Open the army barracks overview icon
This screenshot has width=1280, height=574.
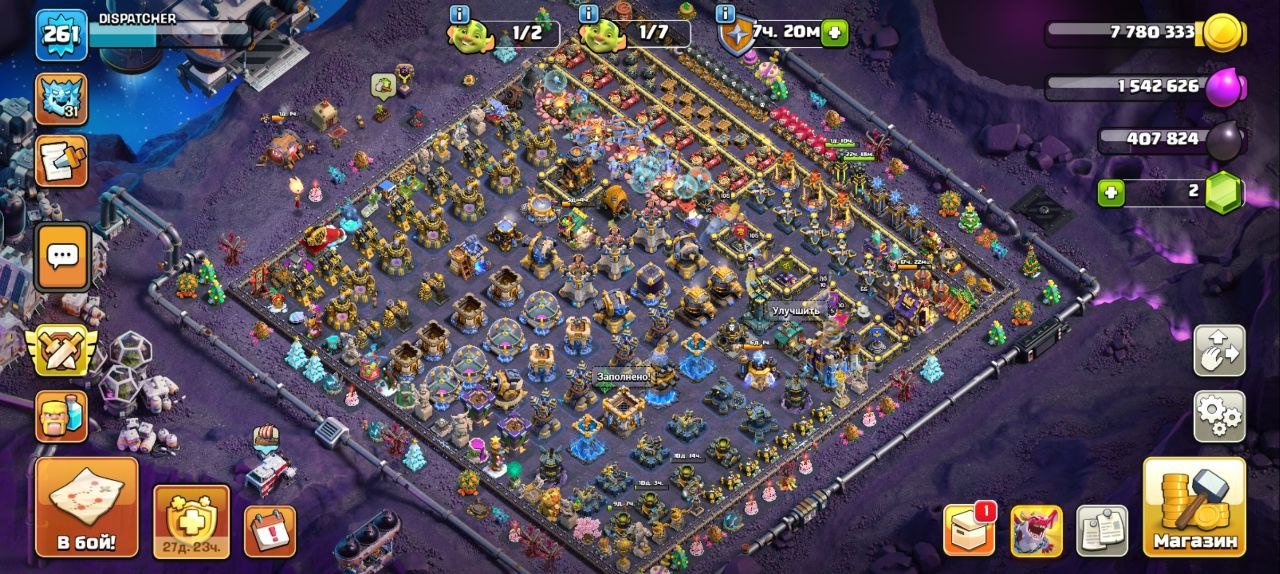(62, 415)
